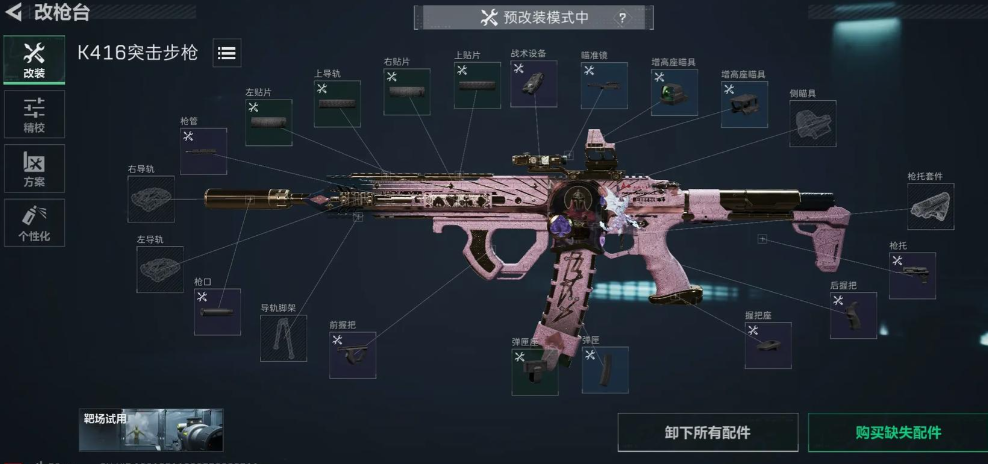The height and width of the screenshot is (464, 988).
Task: Select the 前握把 foregrip slot
Action: pyautogui.click(x=352, y=354)
